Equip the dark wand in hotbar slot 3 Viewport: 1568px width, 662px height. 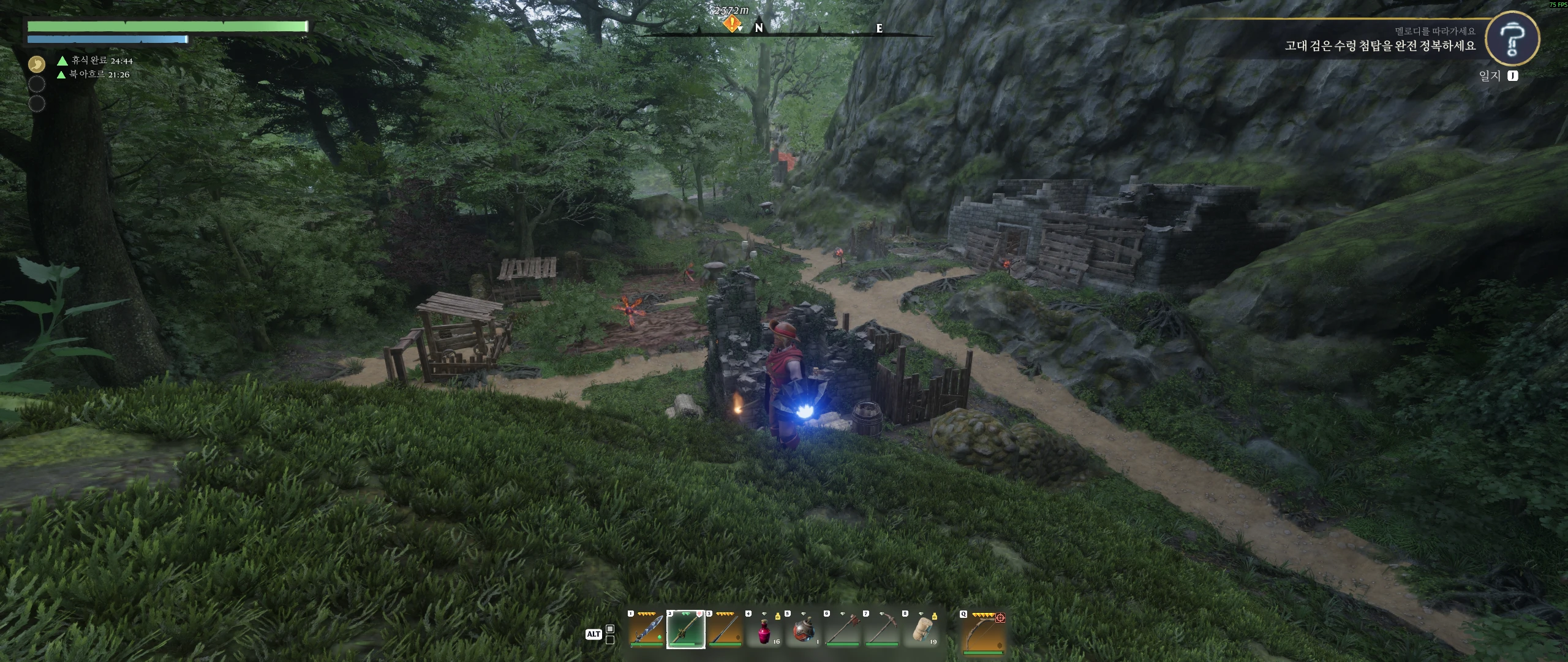pyautogui.click(x=725, y=630)
